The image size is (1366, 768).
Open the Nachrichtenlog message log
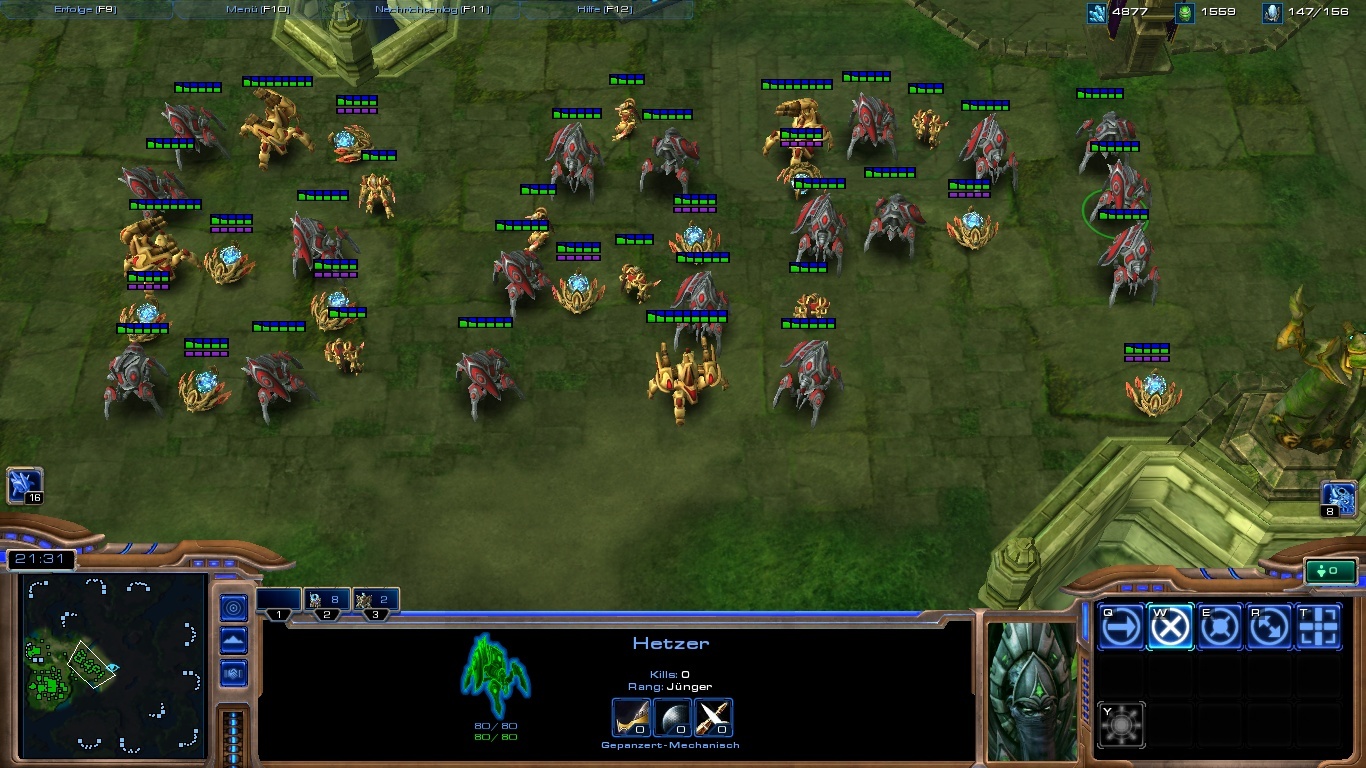click(432, 9)
